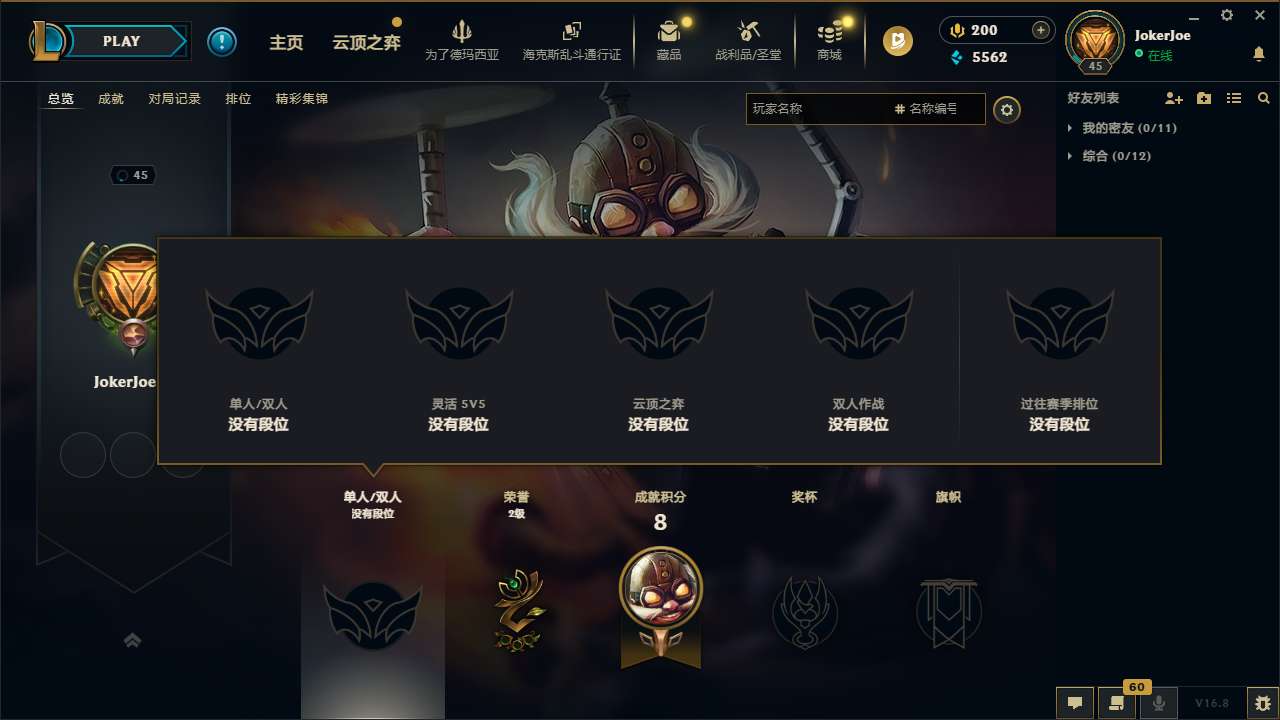Open the friend list view options icon
This screenshot has width=1280, height=720.
click(x=1233, y=98)
